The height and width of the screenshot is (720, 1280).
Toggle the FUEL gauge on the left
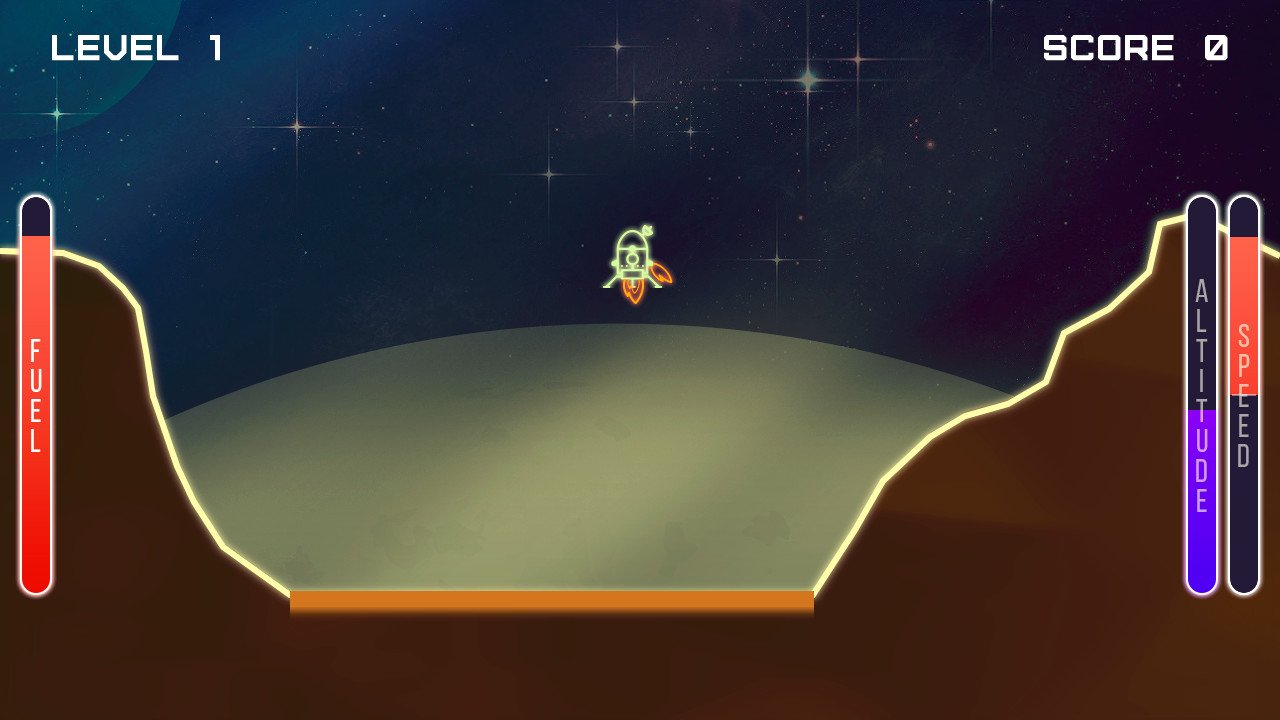(x=36, y=395)
